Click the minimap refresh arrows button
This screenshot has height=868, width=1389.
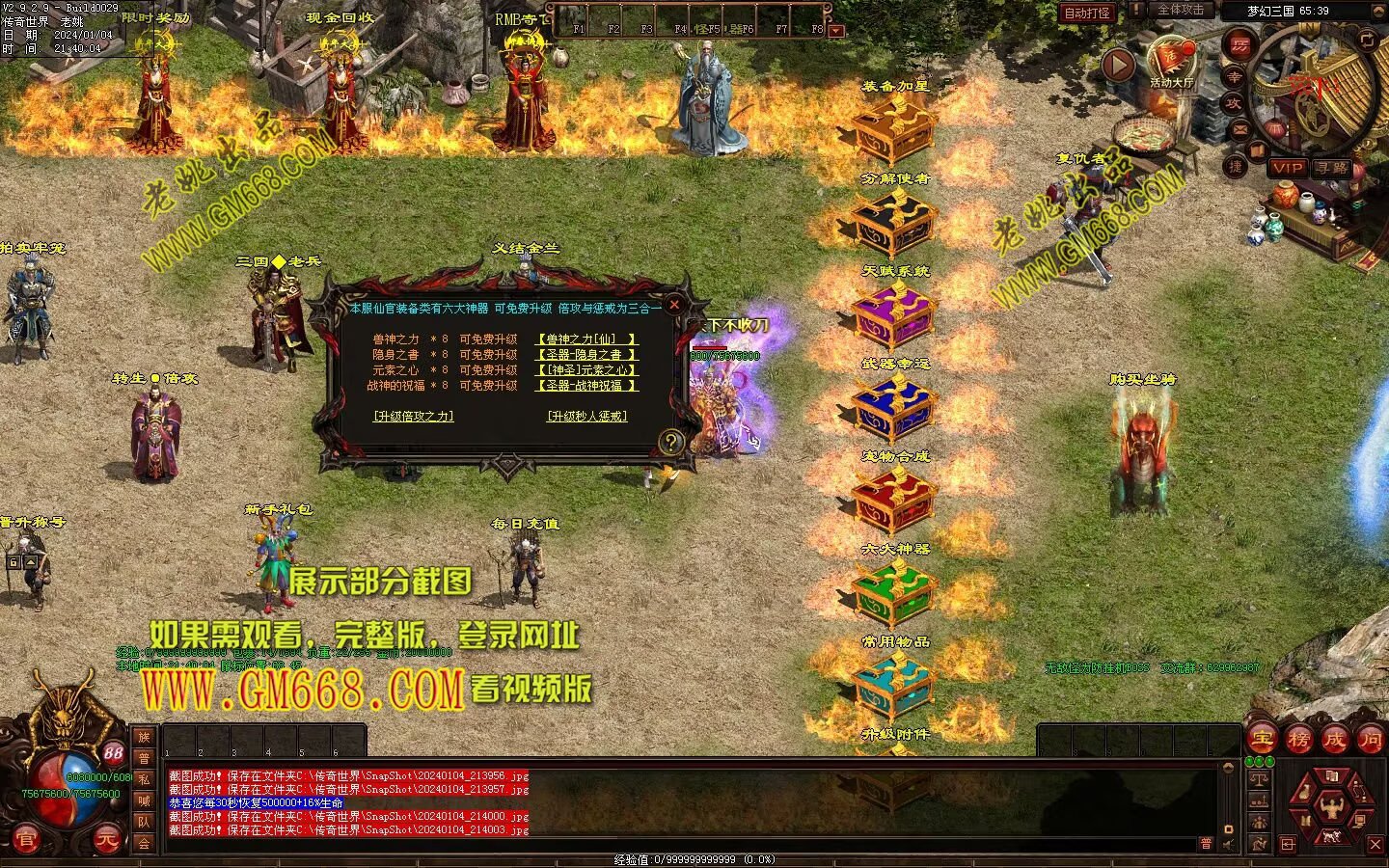(x=1367, y=39)
